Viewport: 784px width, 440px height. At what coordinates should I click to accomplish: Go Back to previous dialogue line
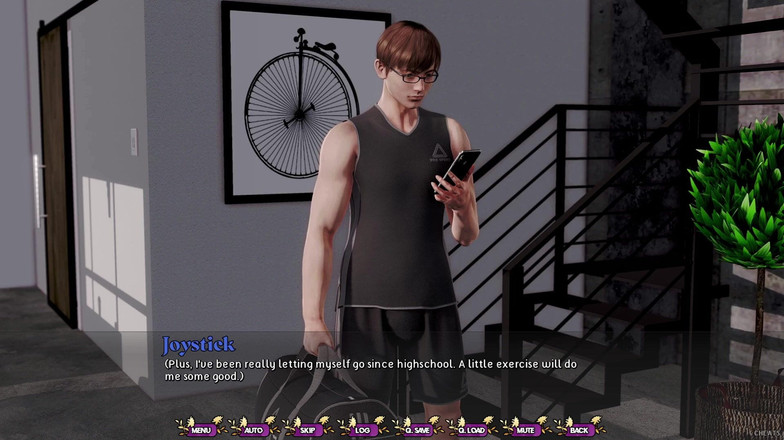tap(579, 429)
